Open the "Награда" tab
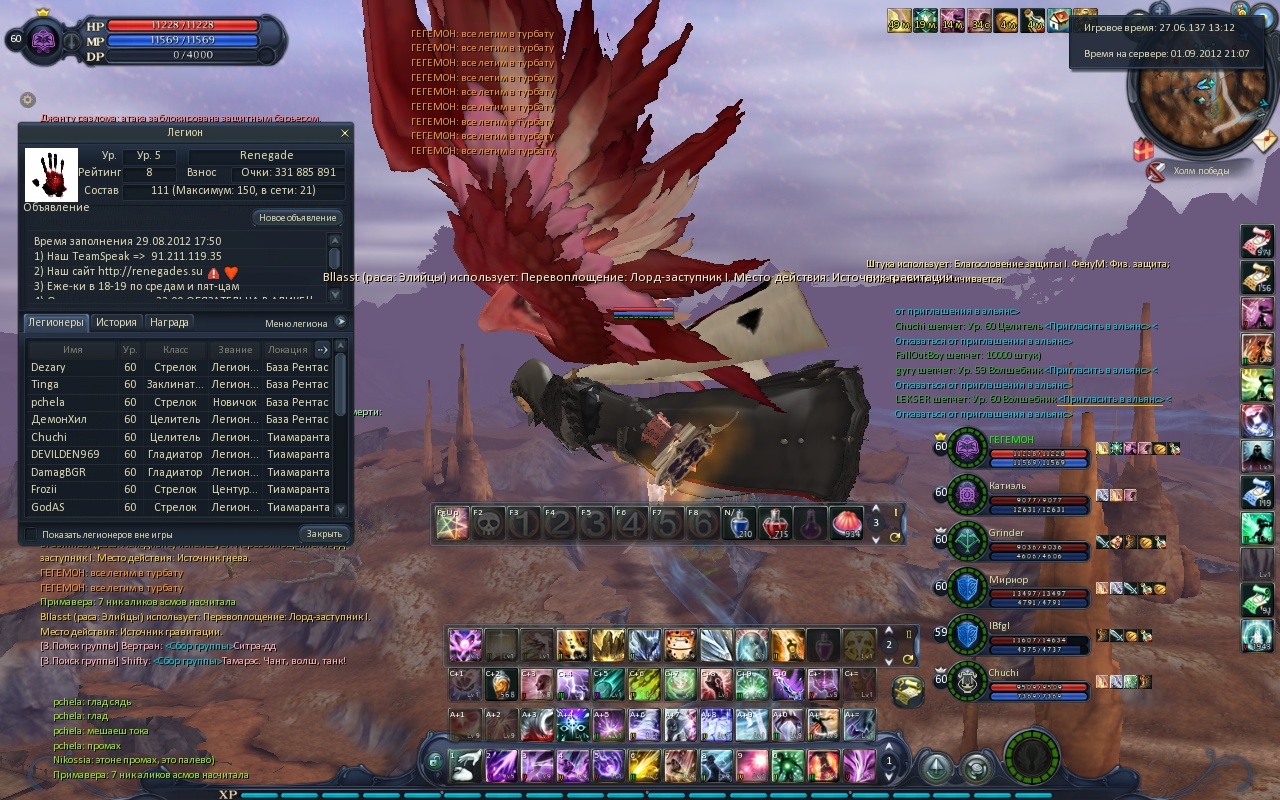Image resolution: width=1280 pixels, height=800 pixels. click(169, 323)
